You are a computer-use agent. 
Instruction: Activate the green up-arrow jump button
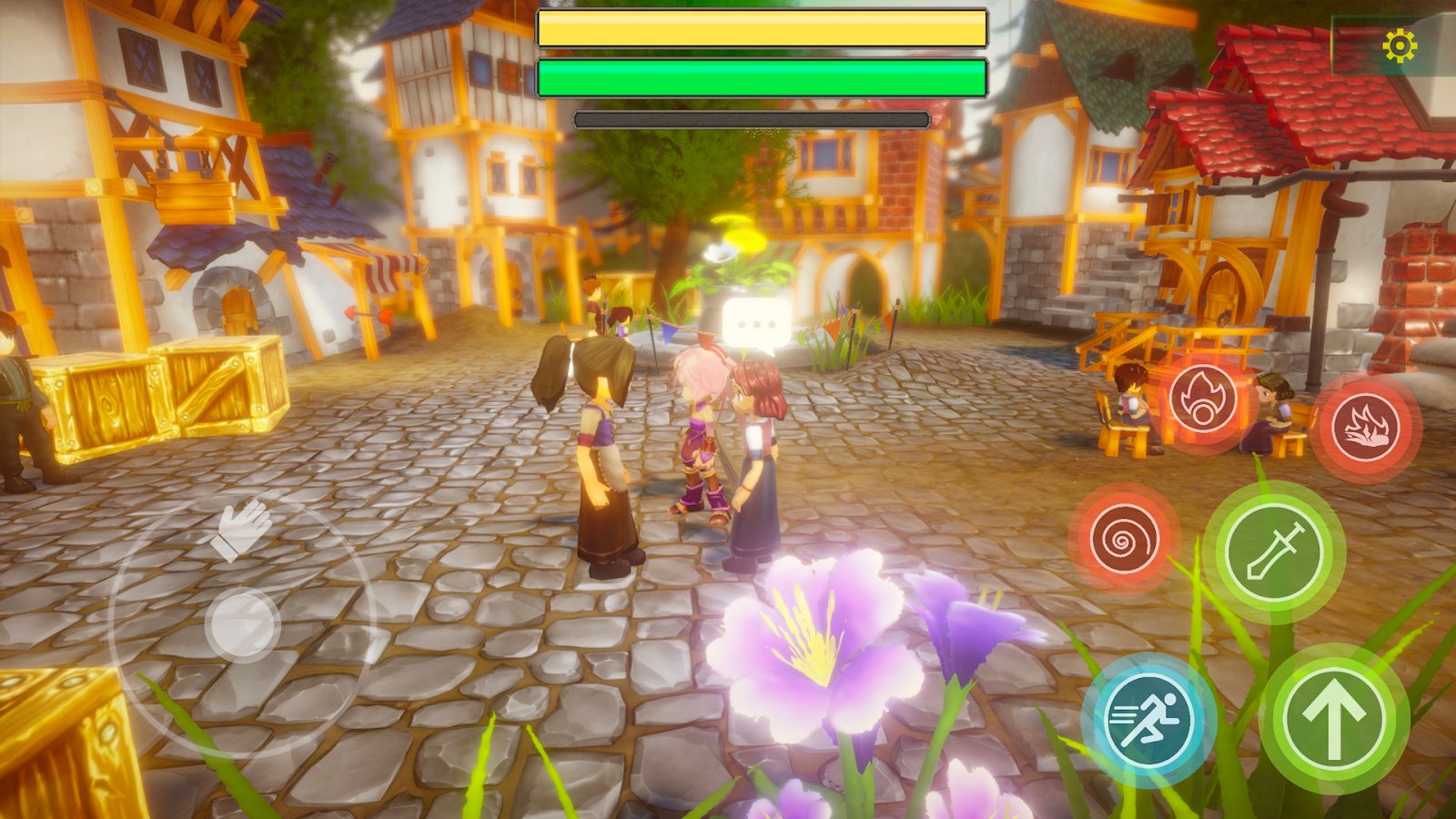(1334, 719)
